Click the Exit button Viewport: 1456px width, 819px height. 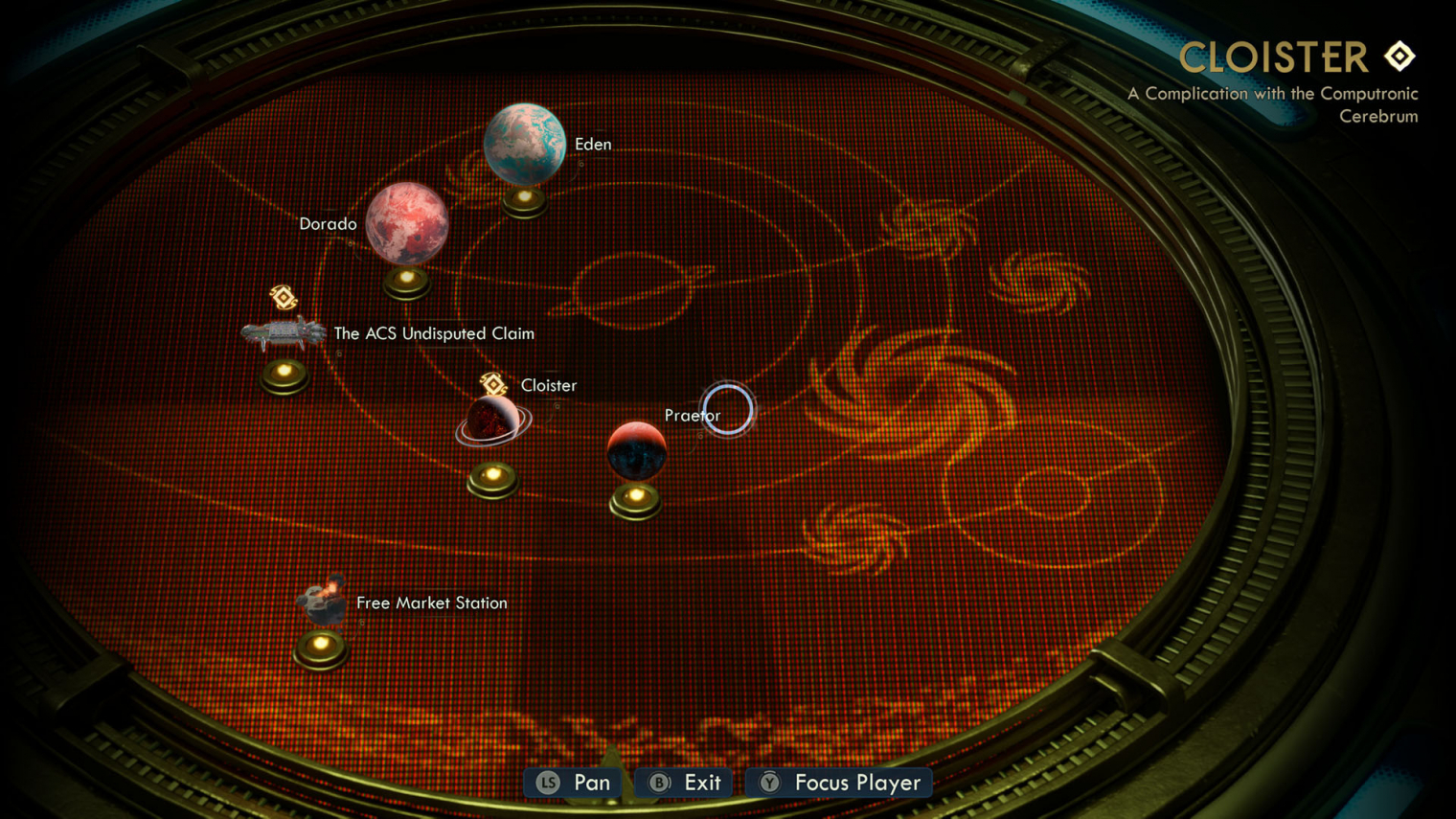pos(684,783)
